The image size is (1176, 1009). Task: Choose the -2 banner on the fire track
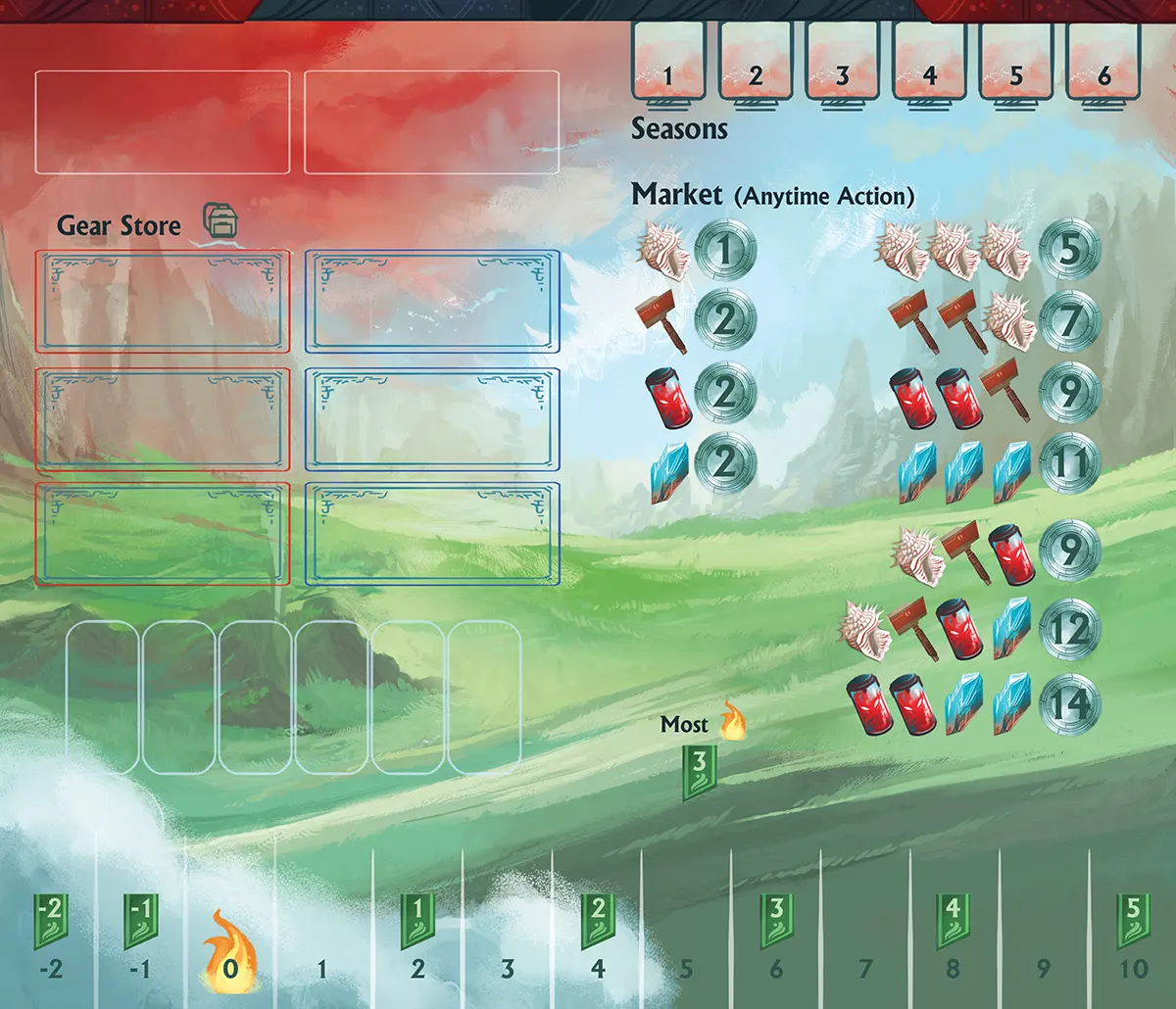49,921
